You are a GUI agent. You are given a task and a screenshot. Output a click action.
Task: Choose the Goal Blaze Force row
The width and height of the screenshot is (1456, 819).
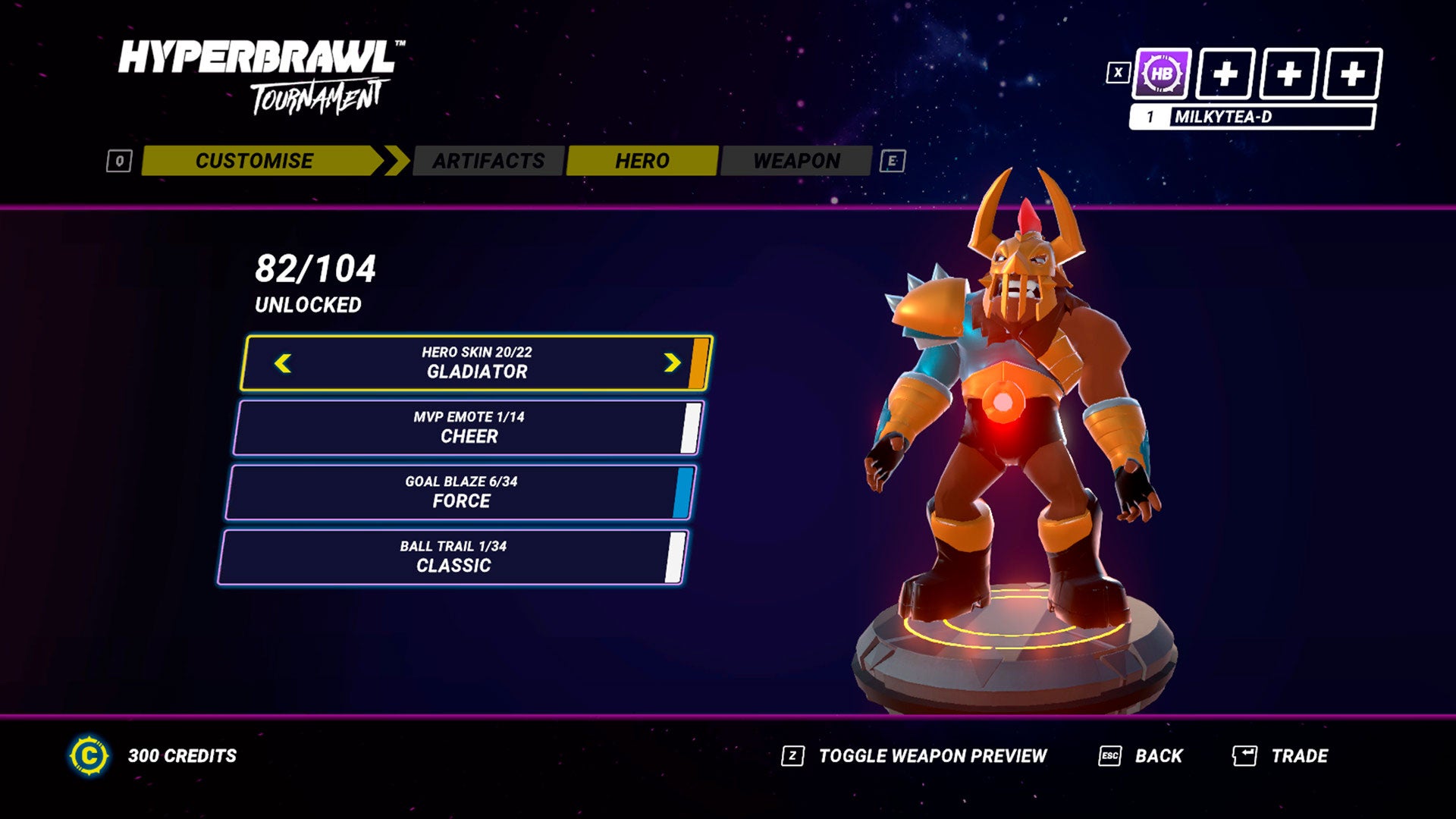coord(460,492)
